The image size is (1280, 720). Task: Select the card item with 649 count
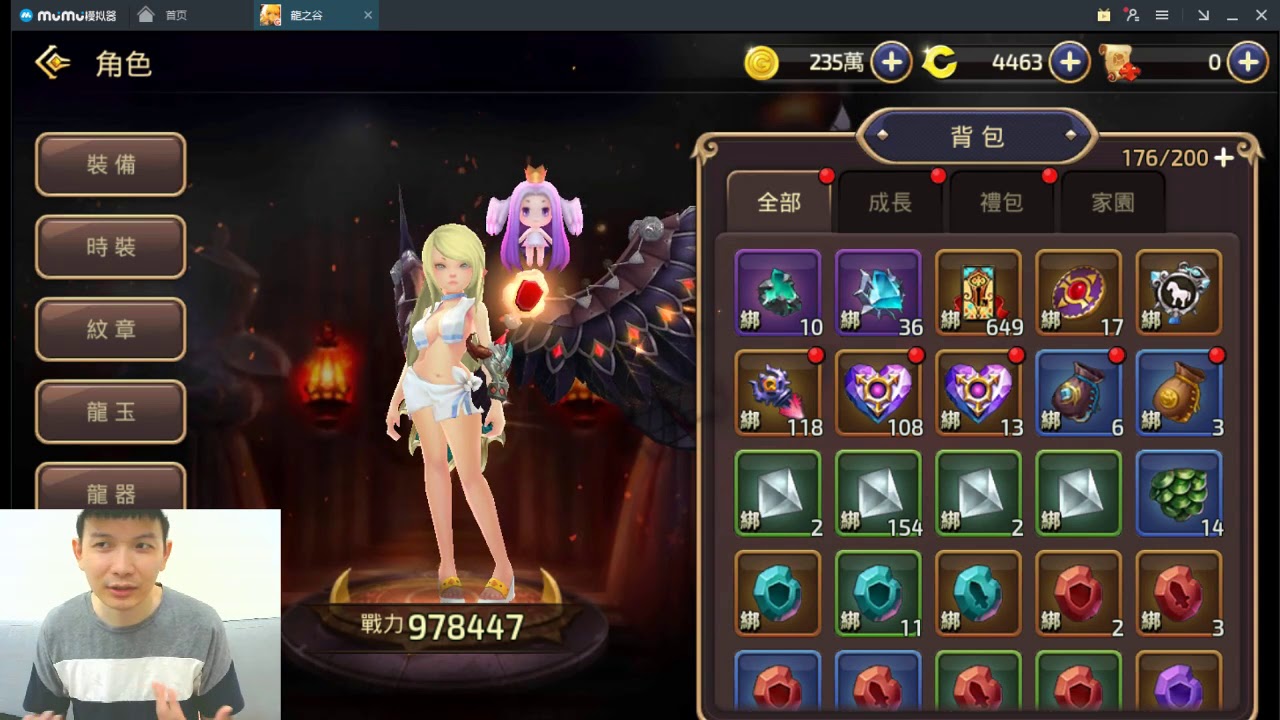(978, 292)
